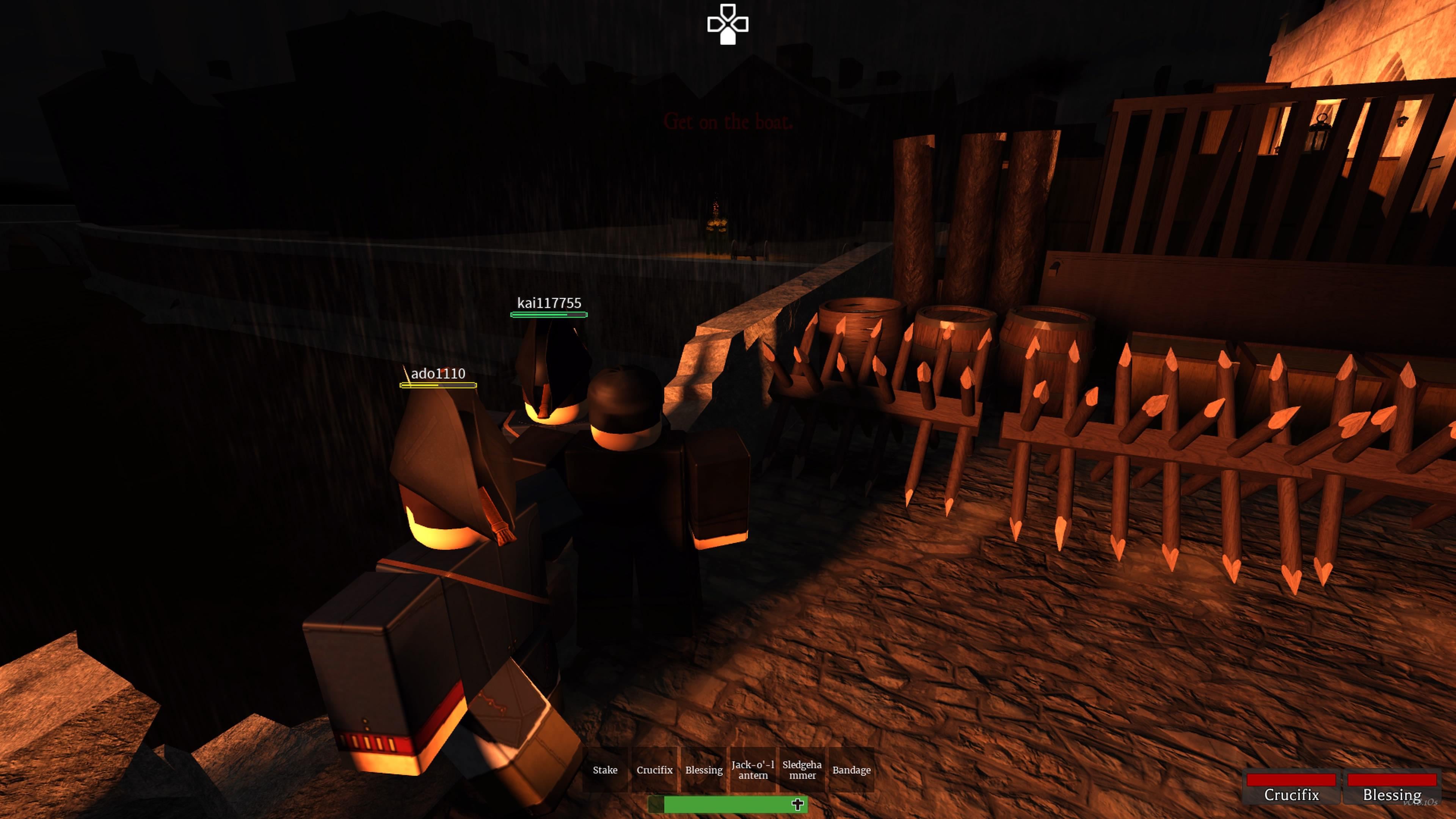Click the 'Get on the boat' objective text

click(x=729, y=121)
